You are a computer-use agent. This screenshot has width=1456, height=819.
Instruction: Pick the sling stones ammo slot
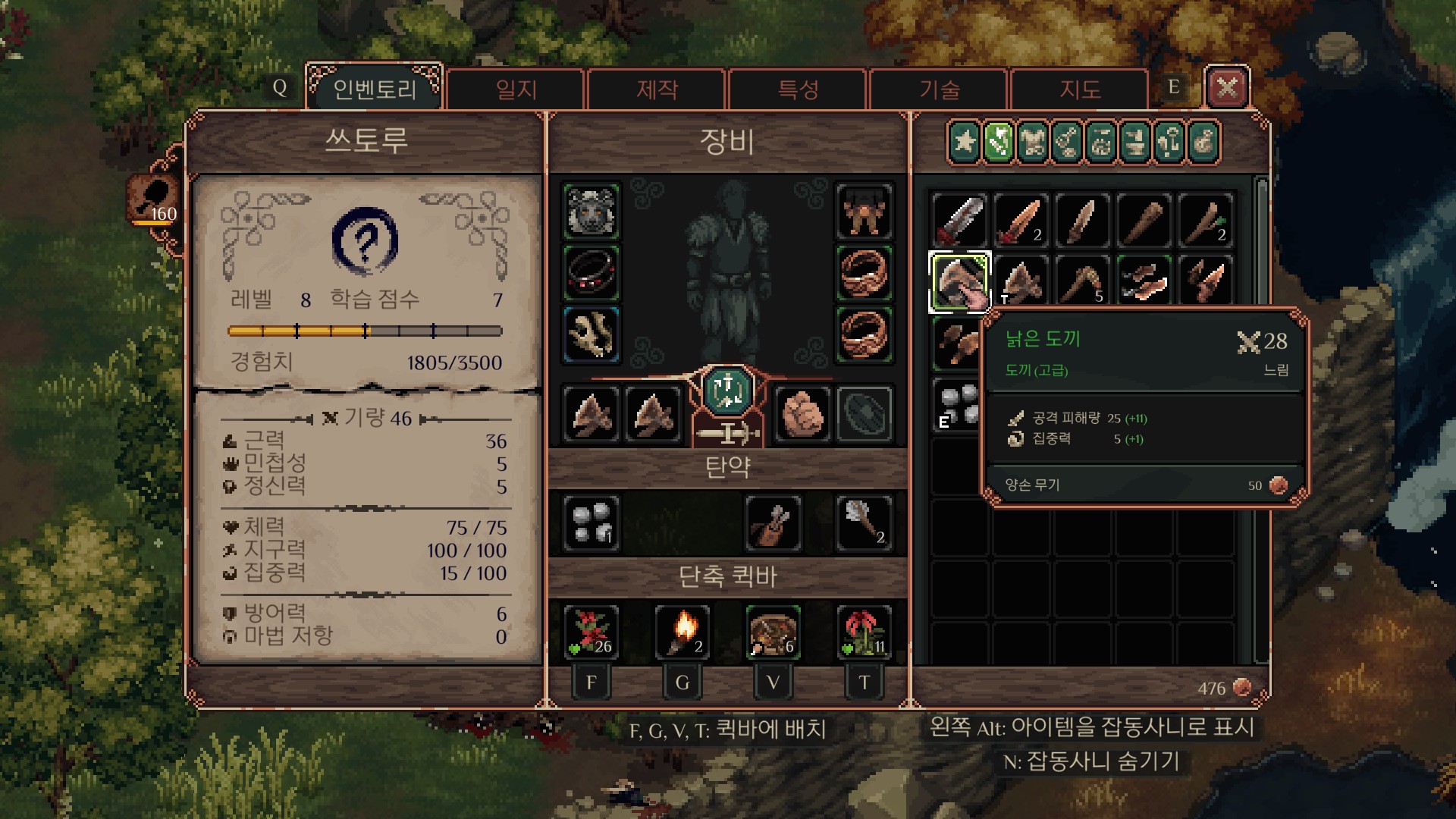tap(591, 522)
